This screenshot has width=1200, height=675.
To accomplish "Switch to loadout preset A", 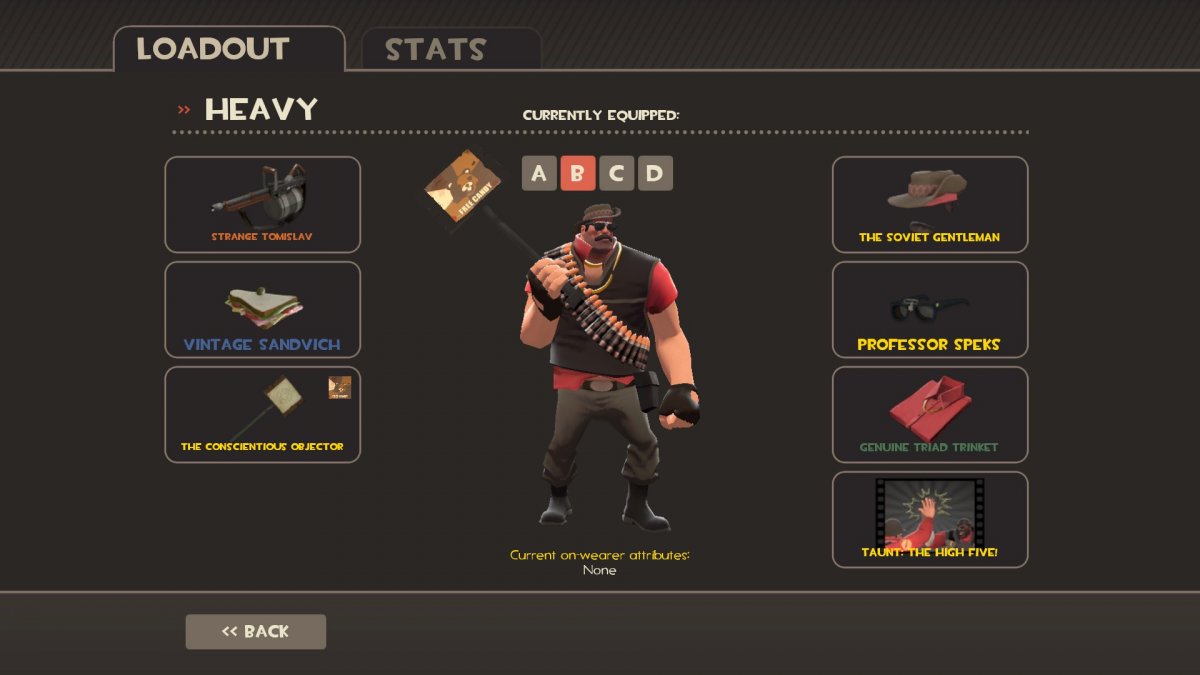I will [539, 173].
